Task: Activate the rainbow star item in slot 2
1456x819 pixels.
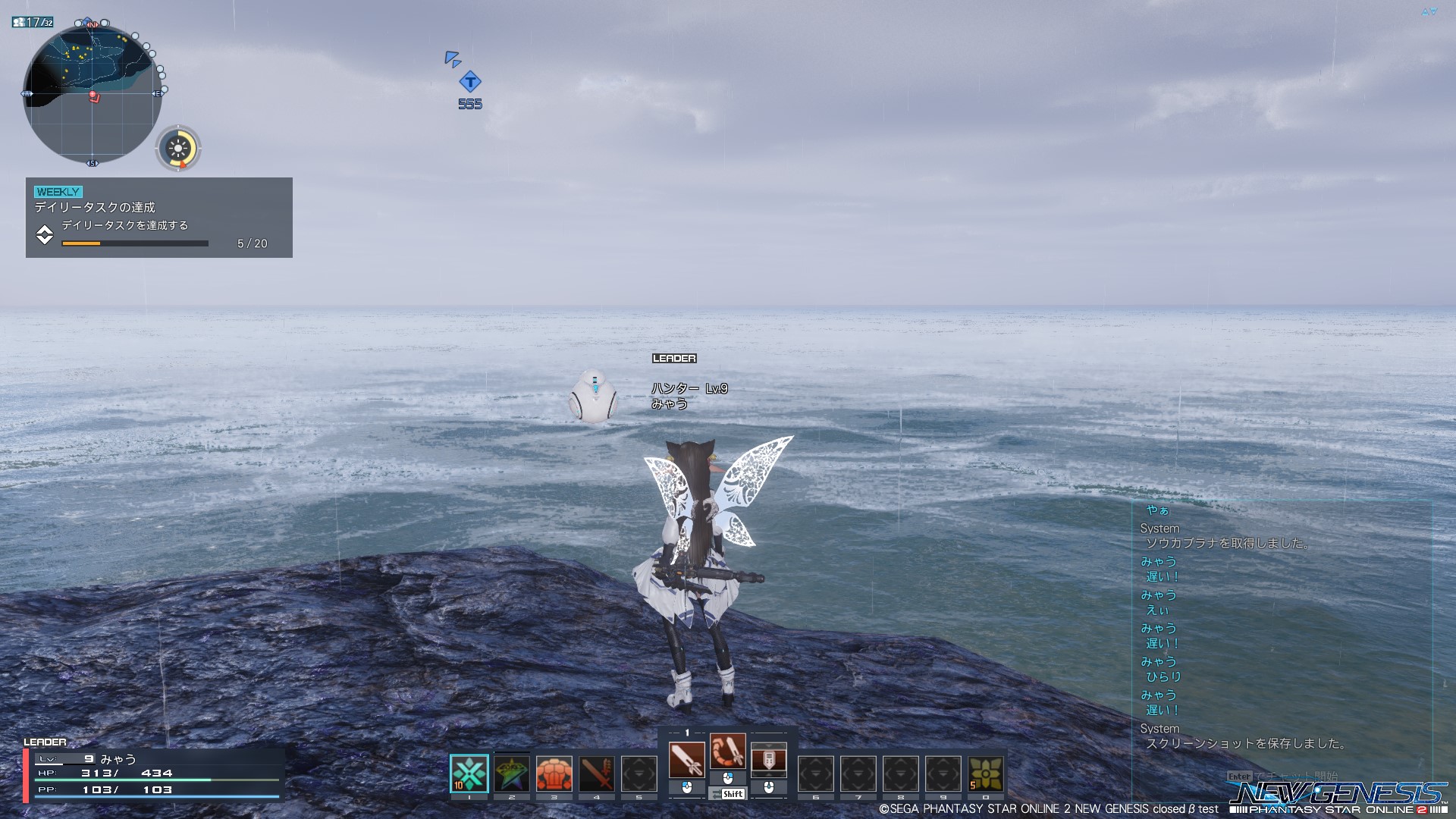Action: pos(512,774)
